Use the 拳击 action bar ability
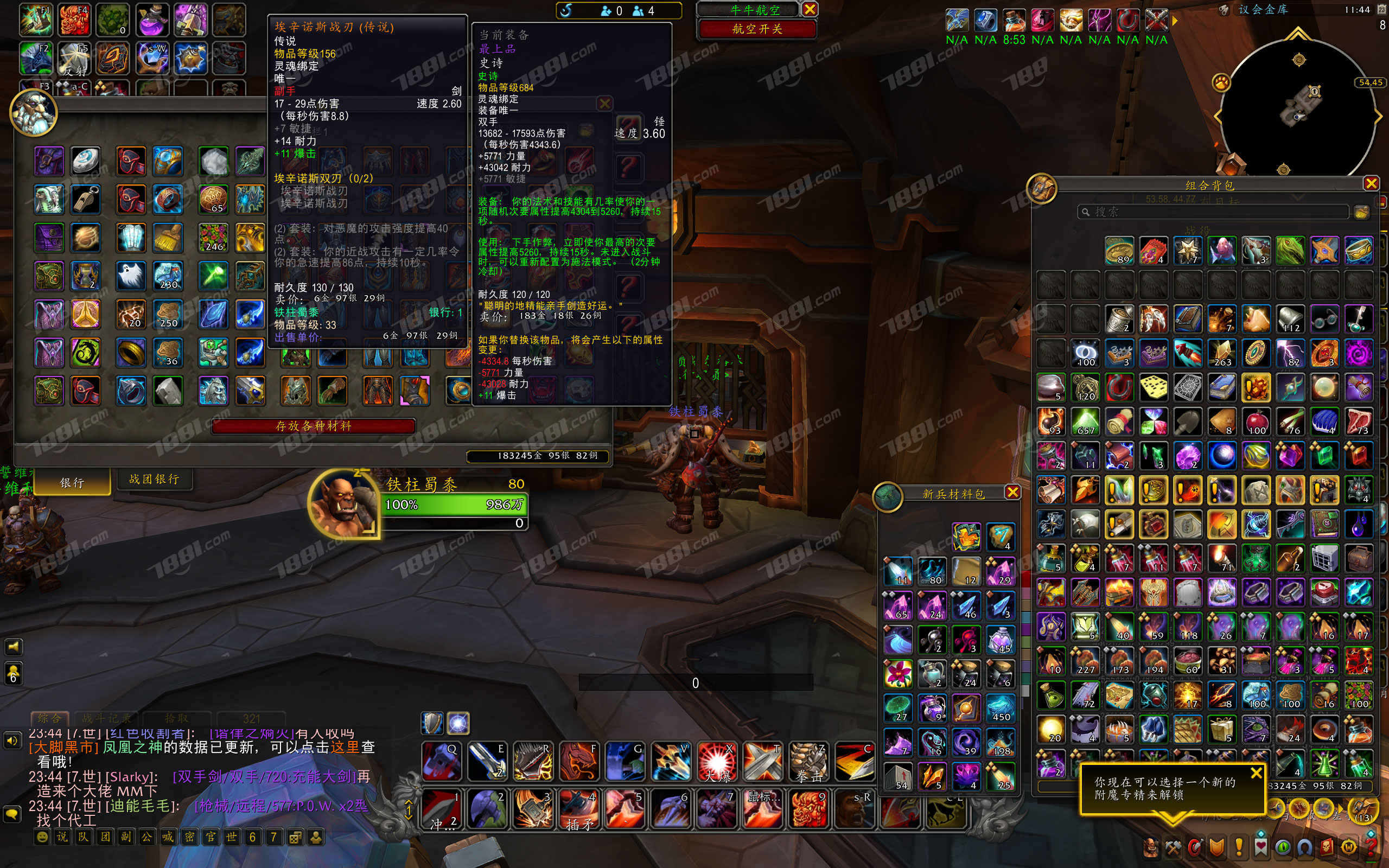 tap(808, 762)
